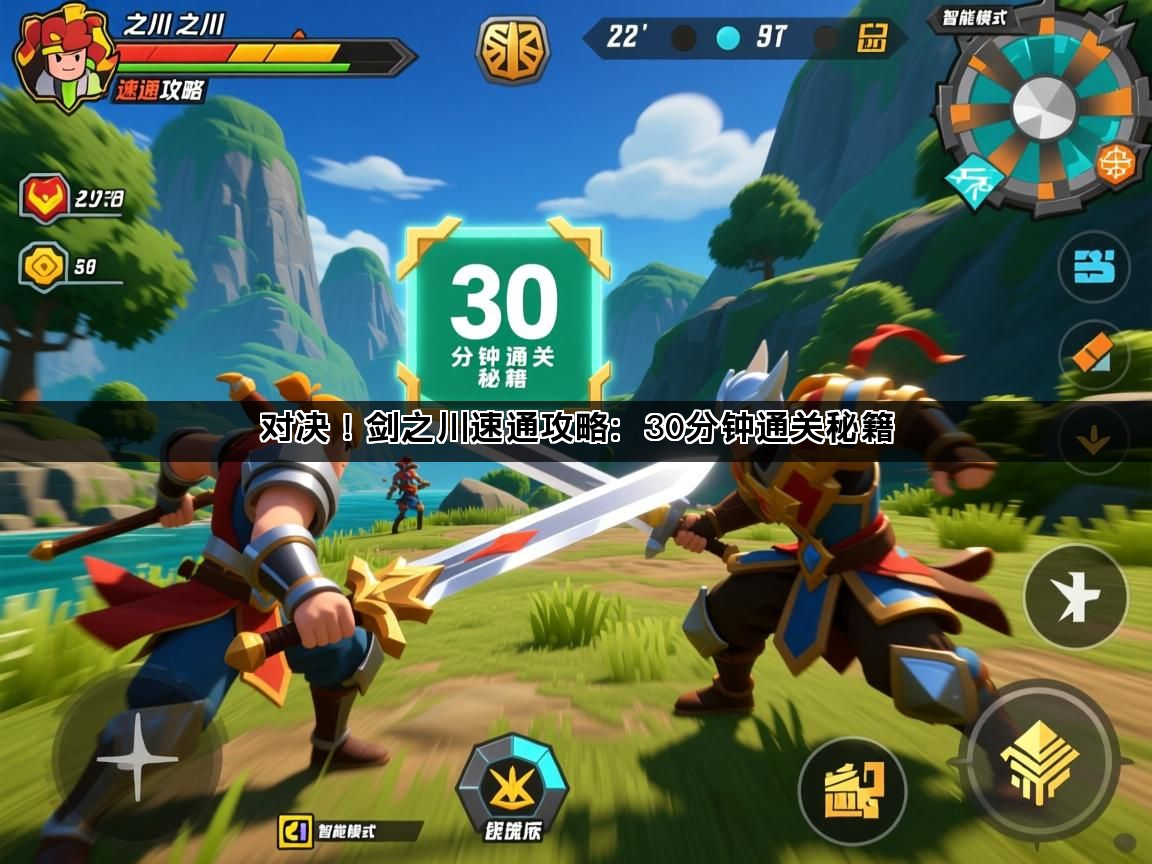Viewport: 1152px width, 864px height.
Task: Activate the hexagonal gold crown ability
Action: click(512, 787)
